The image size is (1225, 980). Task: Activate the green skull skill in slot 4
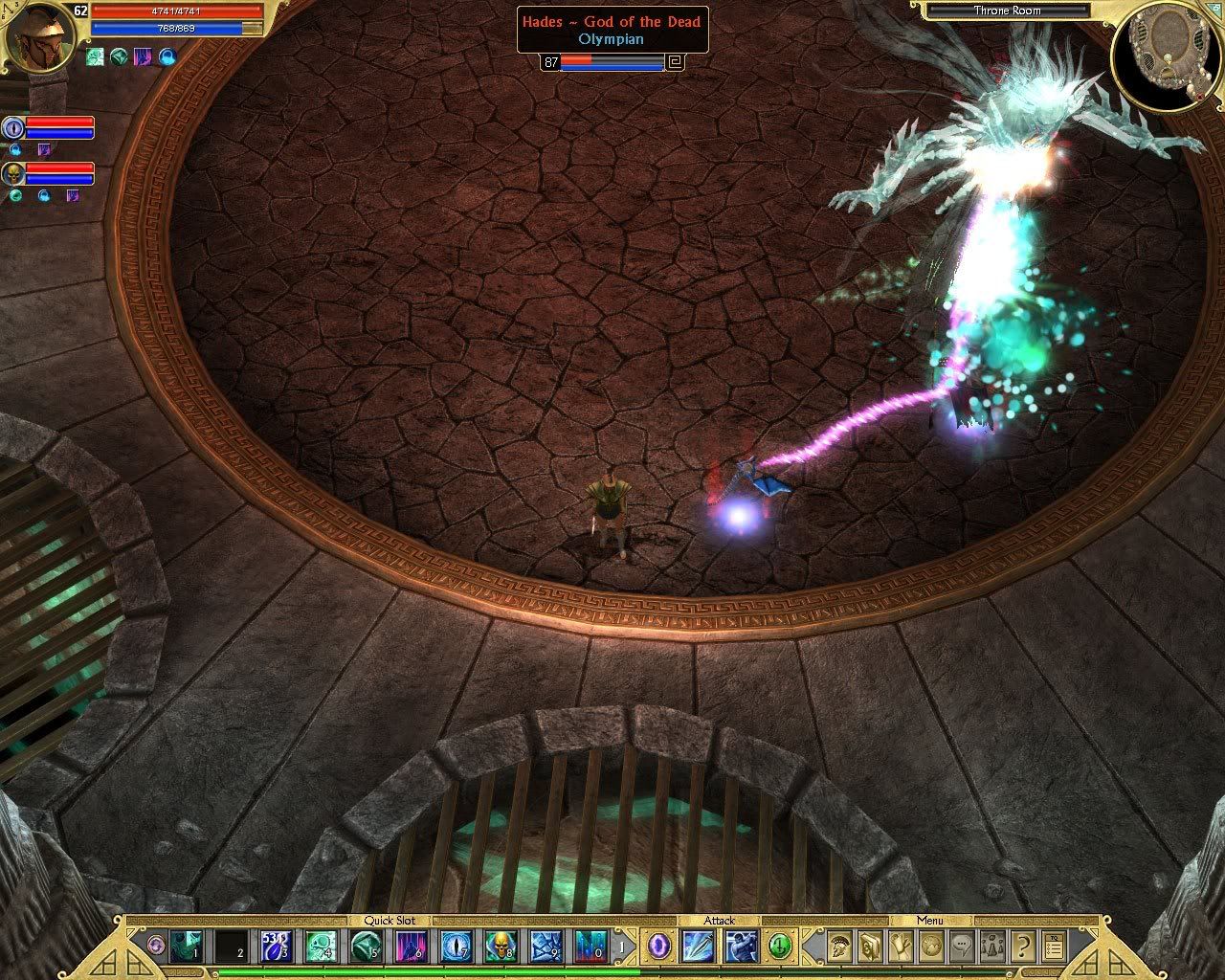pos(321,947)
